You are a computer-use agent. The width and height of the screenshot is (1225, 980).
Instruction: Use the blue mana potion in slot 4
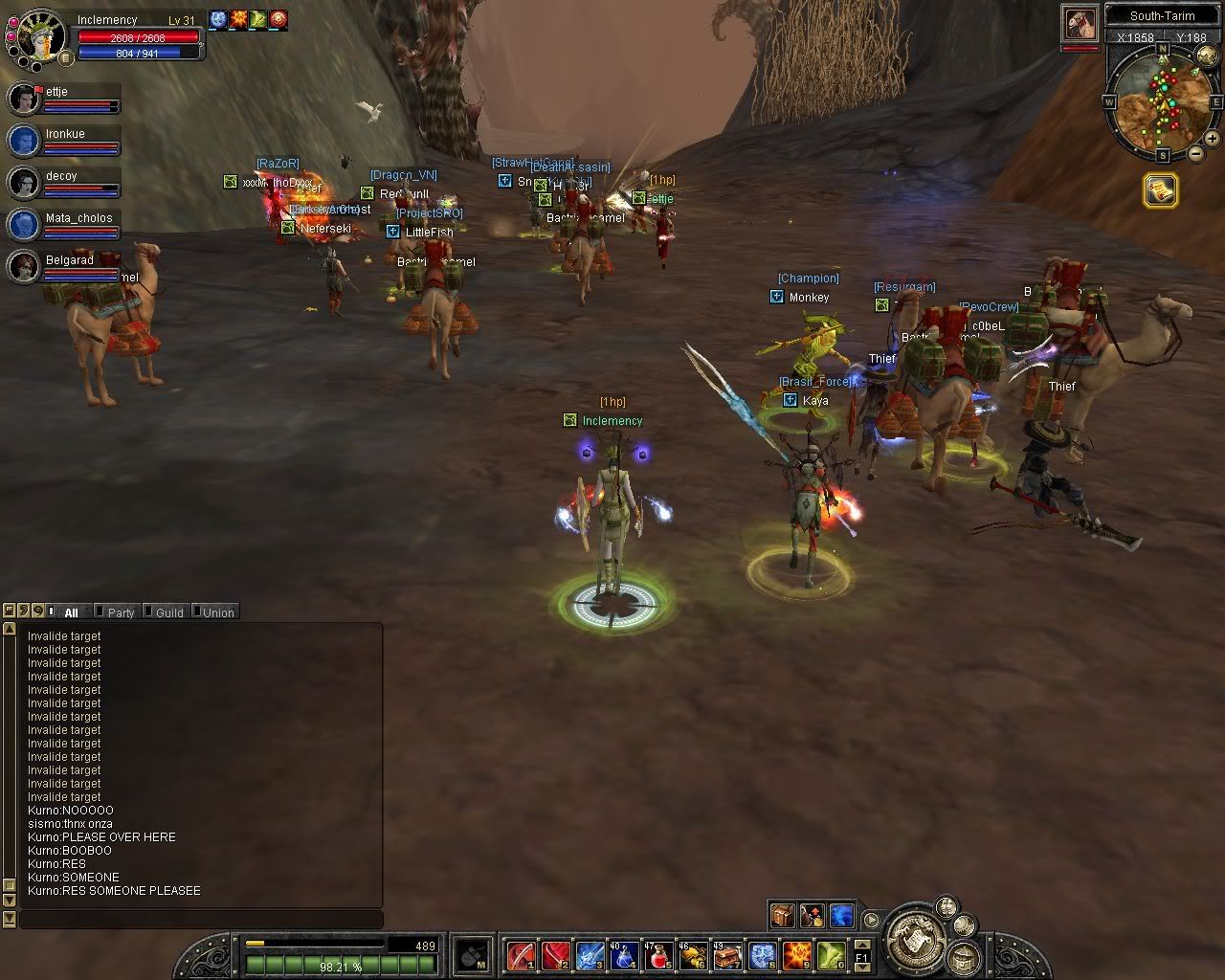pos(626,955)
